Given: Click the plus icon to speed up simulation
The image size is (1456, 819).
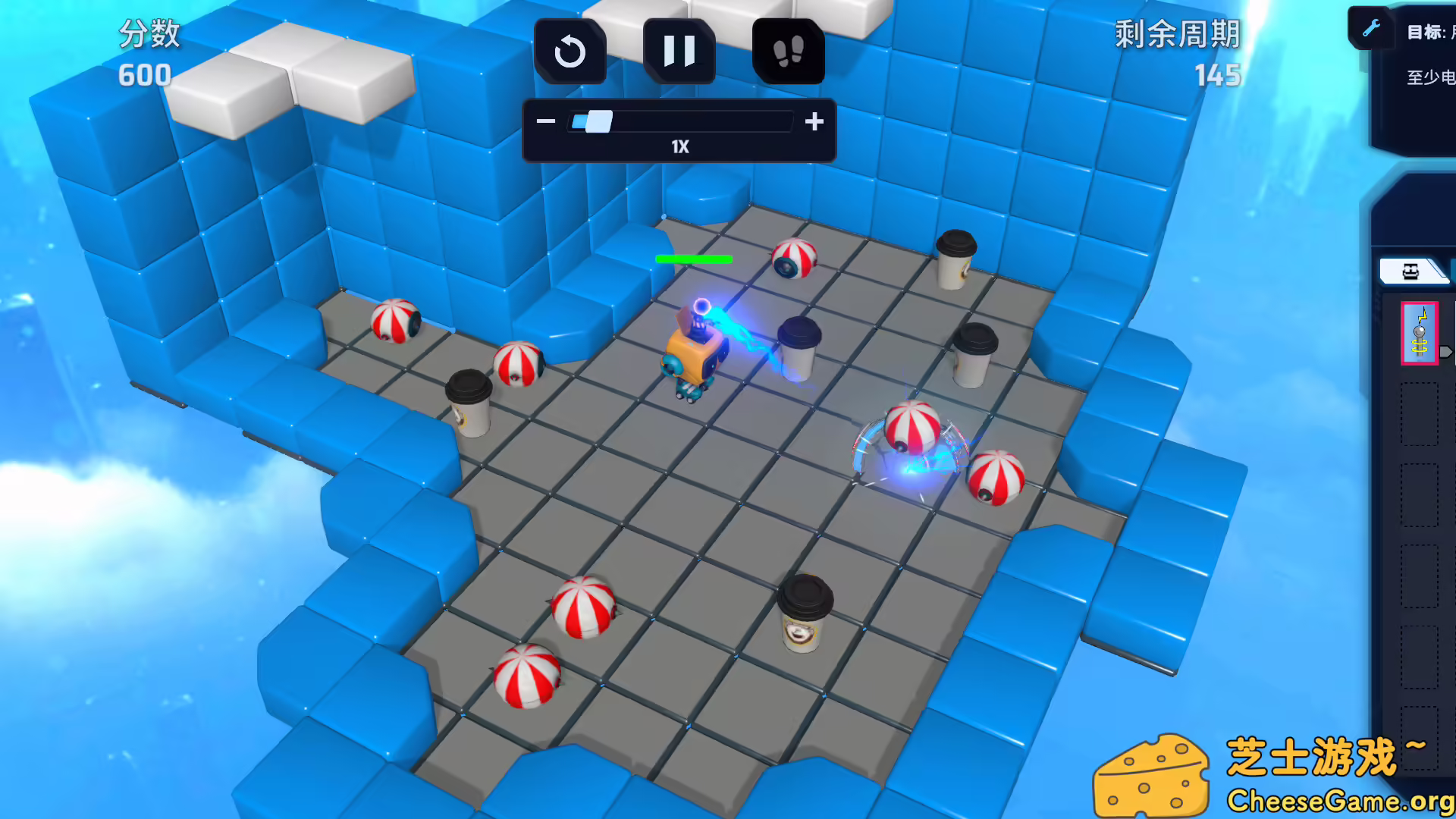Looking at the screenshot, I should (x=814, y=121).
